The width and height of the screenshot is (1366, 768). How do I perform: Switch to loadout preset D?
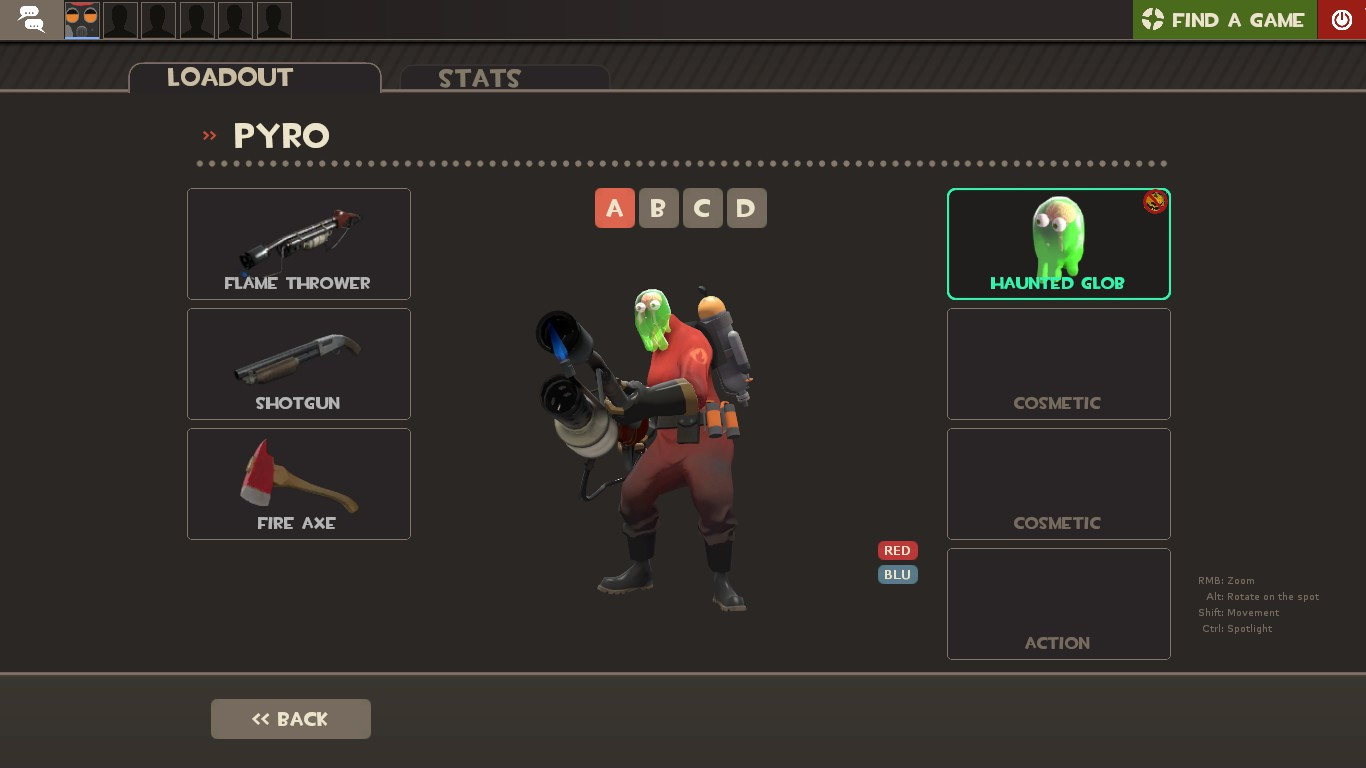[747, 208]
